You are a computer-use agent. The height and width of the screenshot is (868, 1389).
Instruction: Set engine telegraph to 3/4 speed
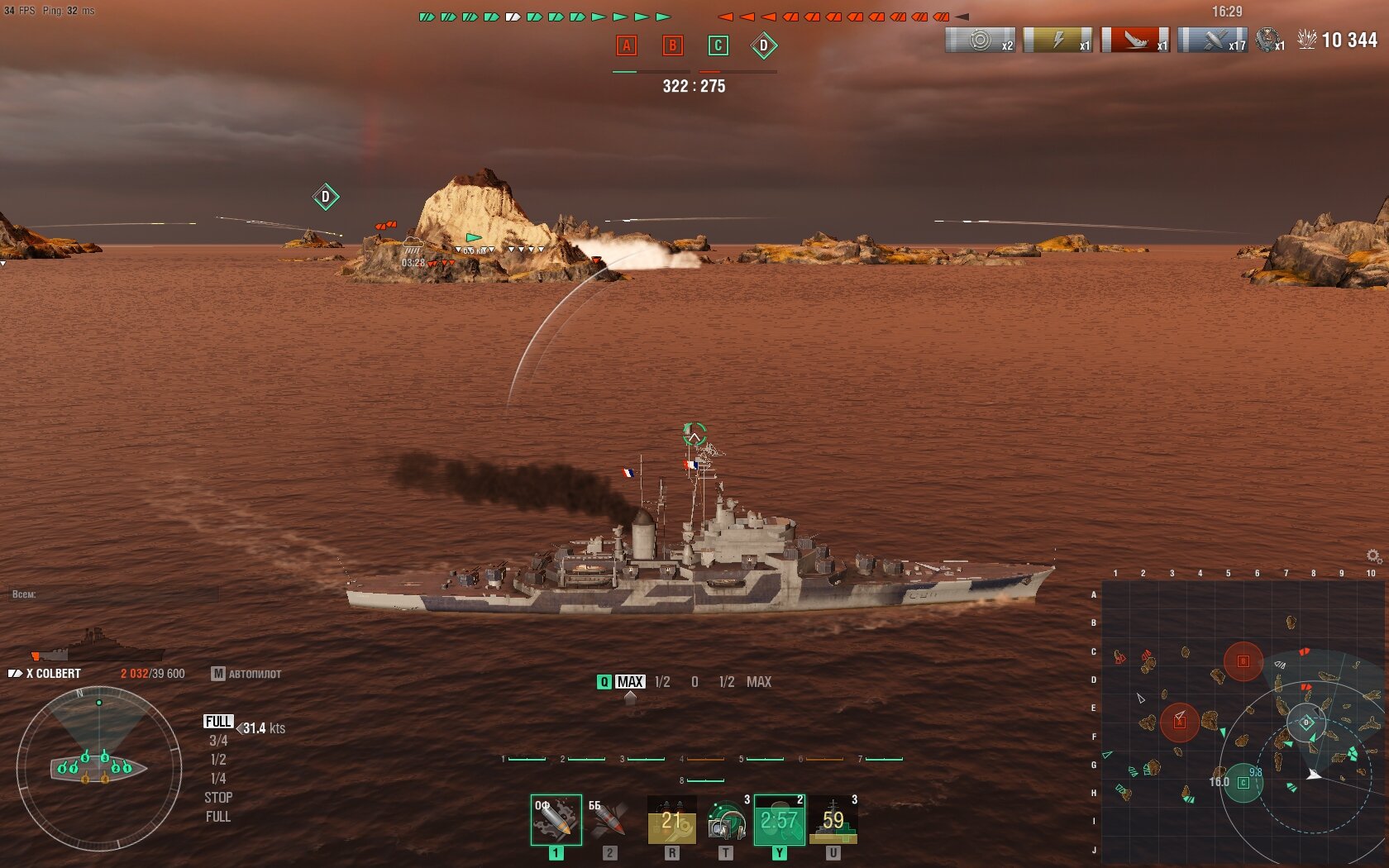(218, 741)
